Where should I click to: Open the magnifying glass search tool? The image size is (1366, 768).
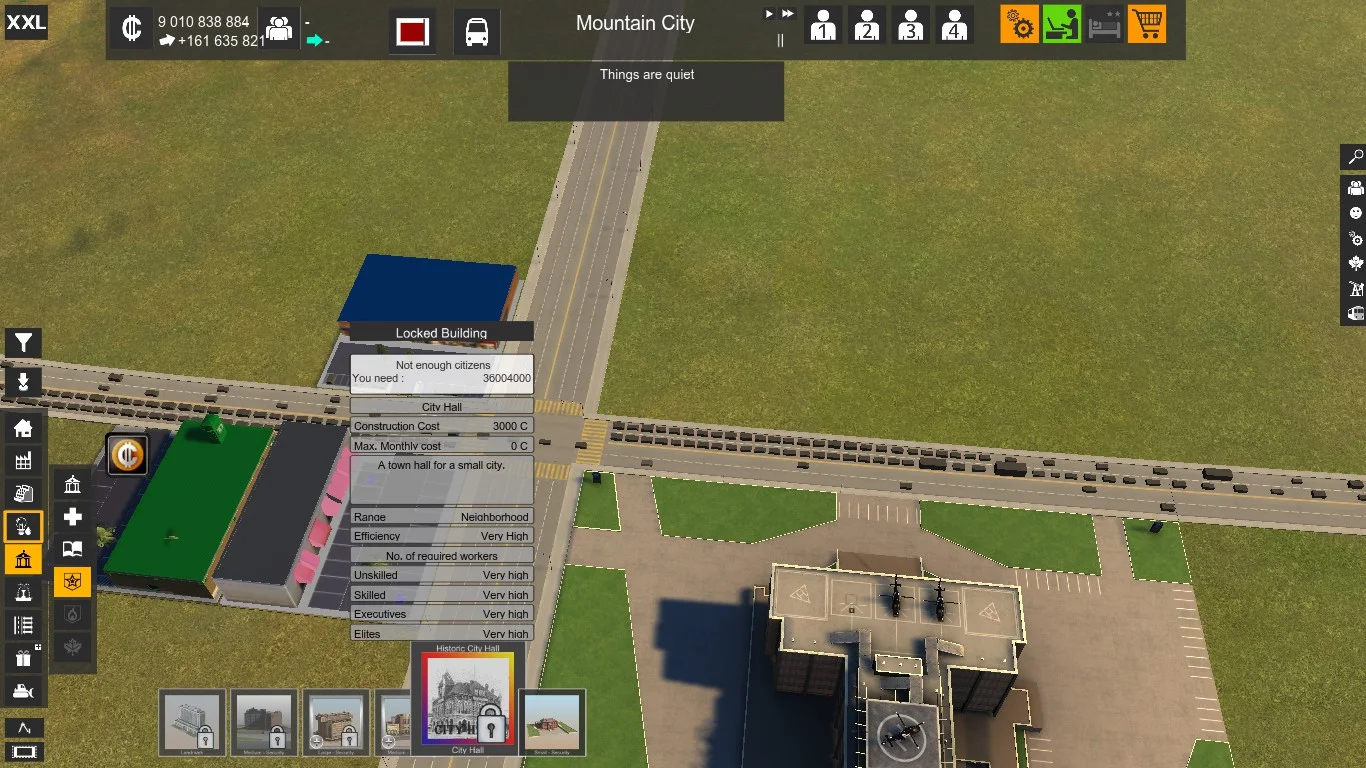point(1355,157)
